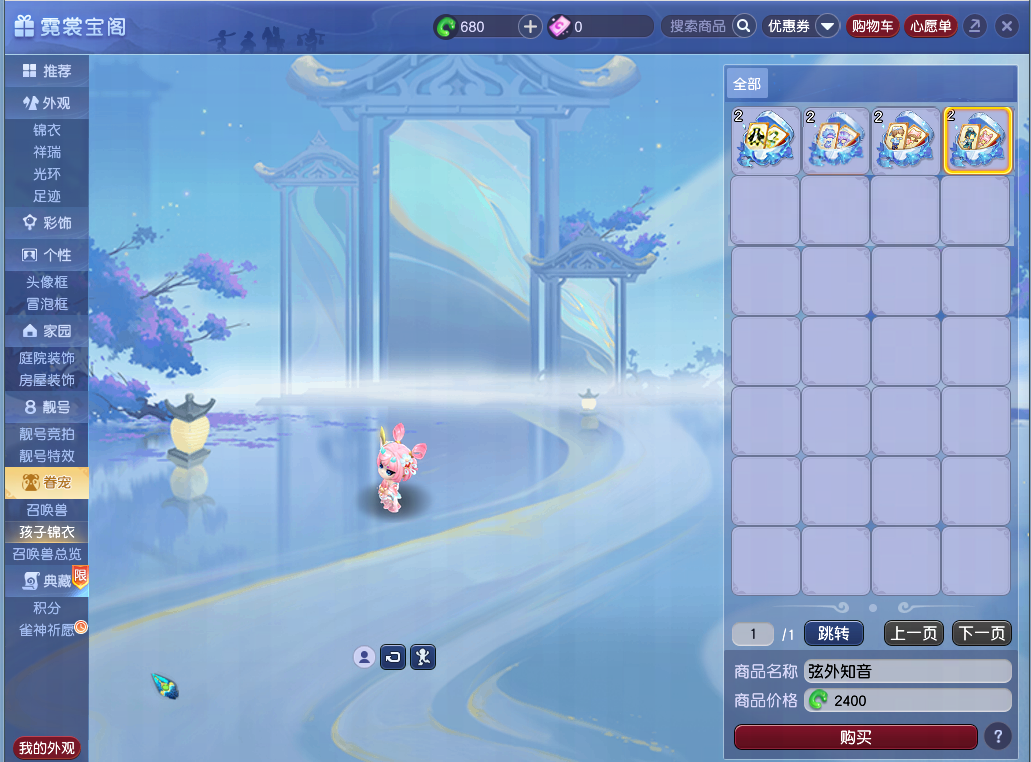
Task: Select the highlighted 弦外知音 item slot
Action: click(977, 141)
